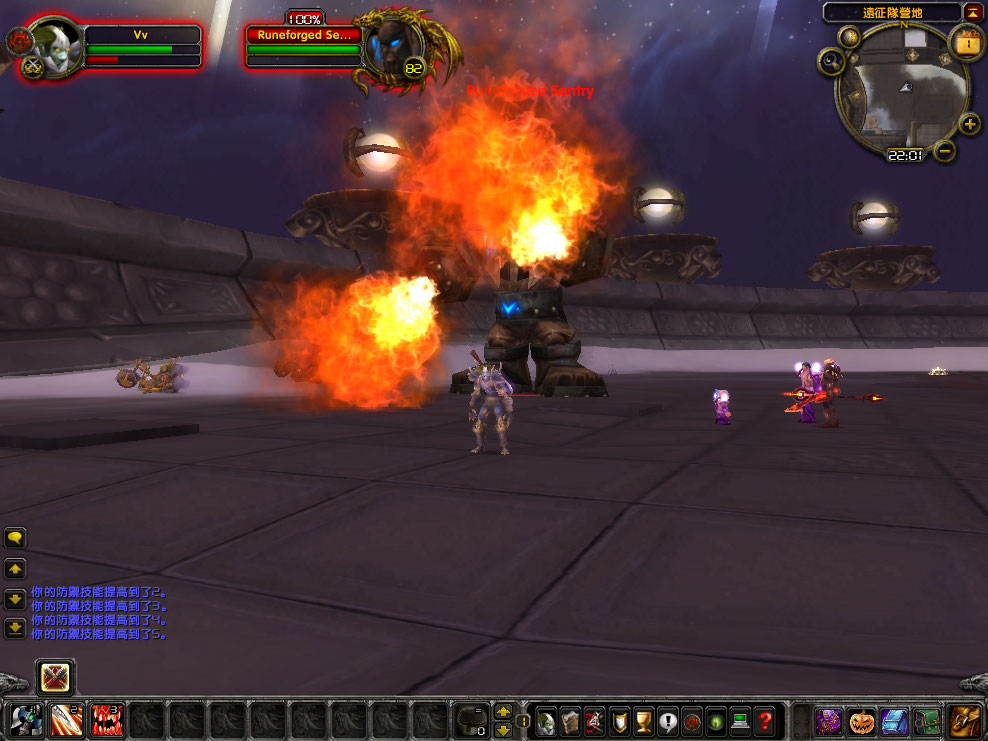Screen dimensions: 988x741
Task: Open the achievements shield button
Action: 620,720
